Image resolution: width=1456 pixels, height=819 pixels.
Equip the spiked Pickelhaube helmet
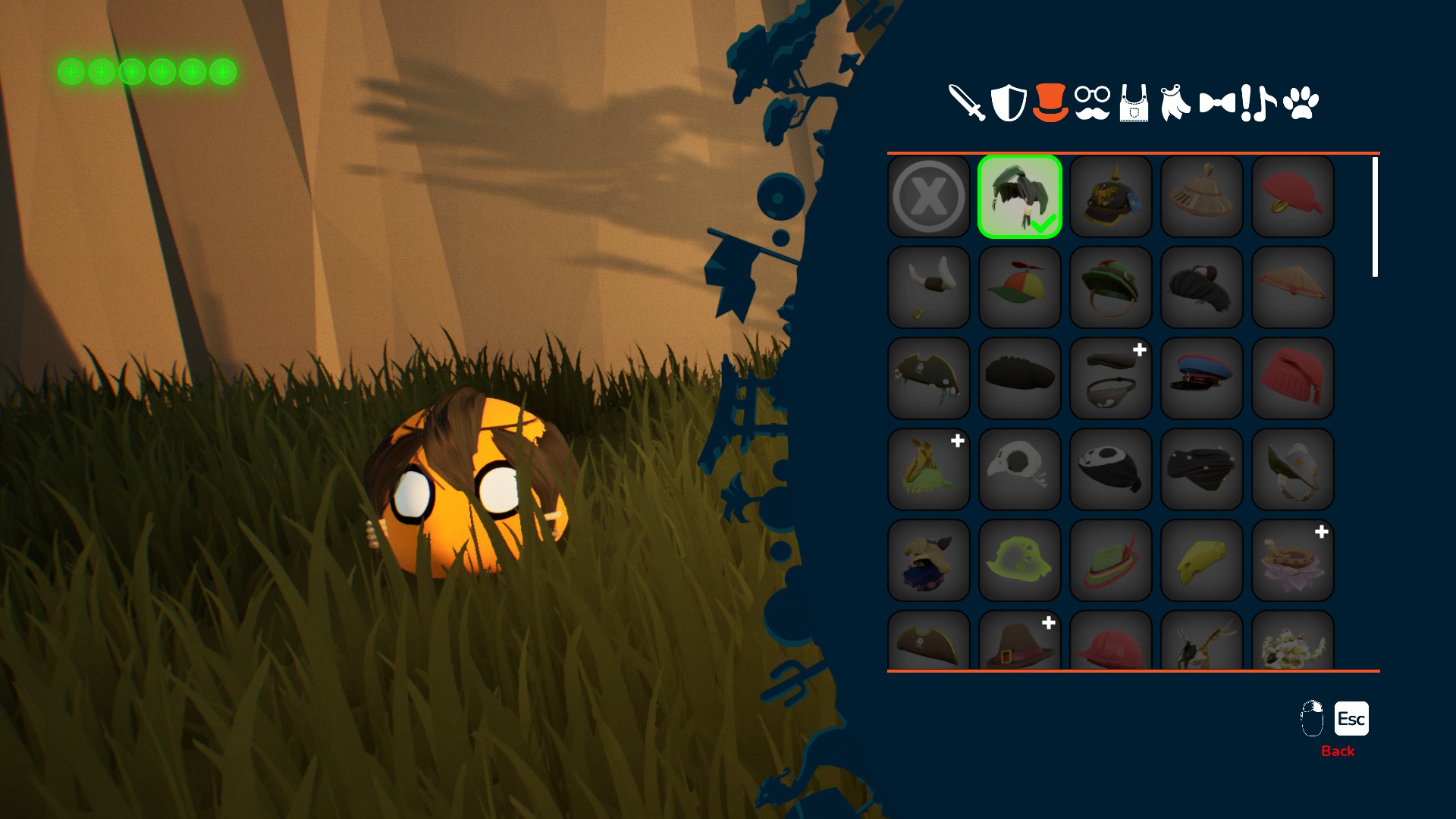[x=1111, y=197]
